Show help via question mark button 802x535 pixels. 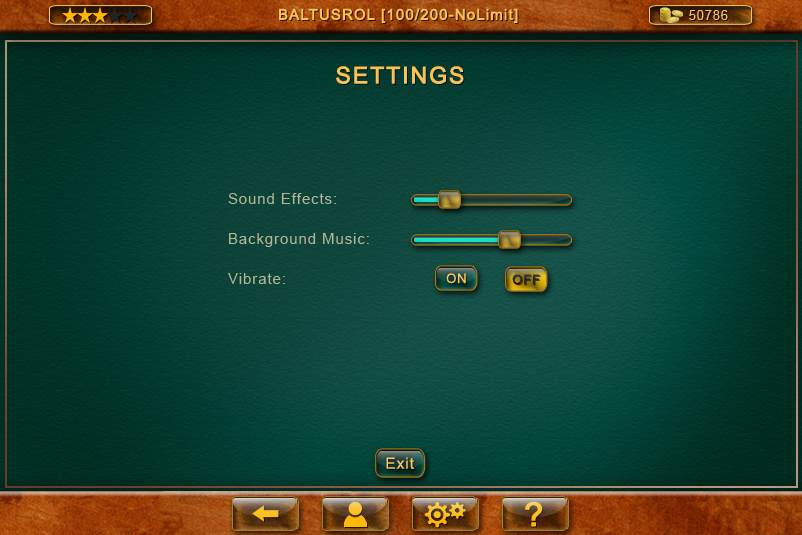(x=535, y=514)
